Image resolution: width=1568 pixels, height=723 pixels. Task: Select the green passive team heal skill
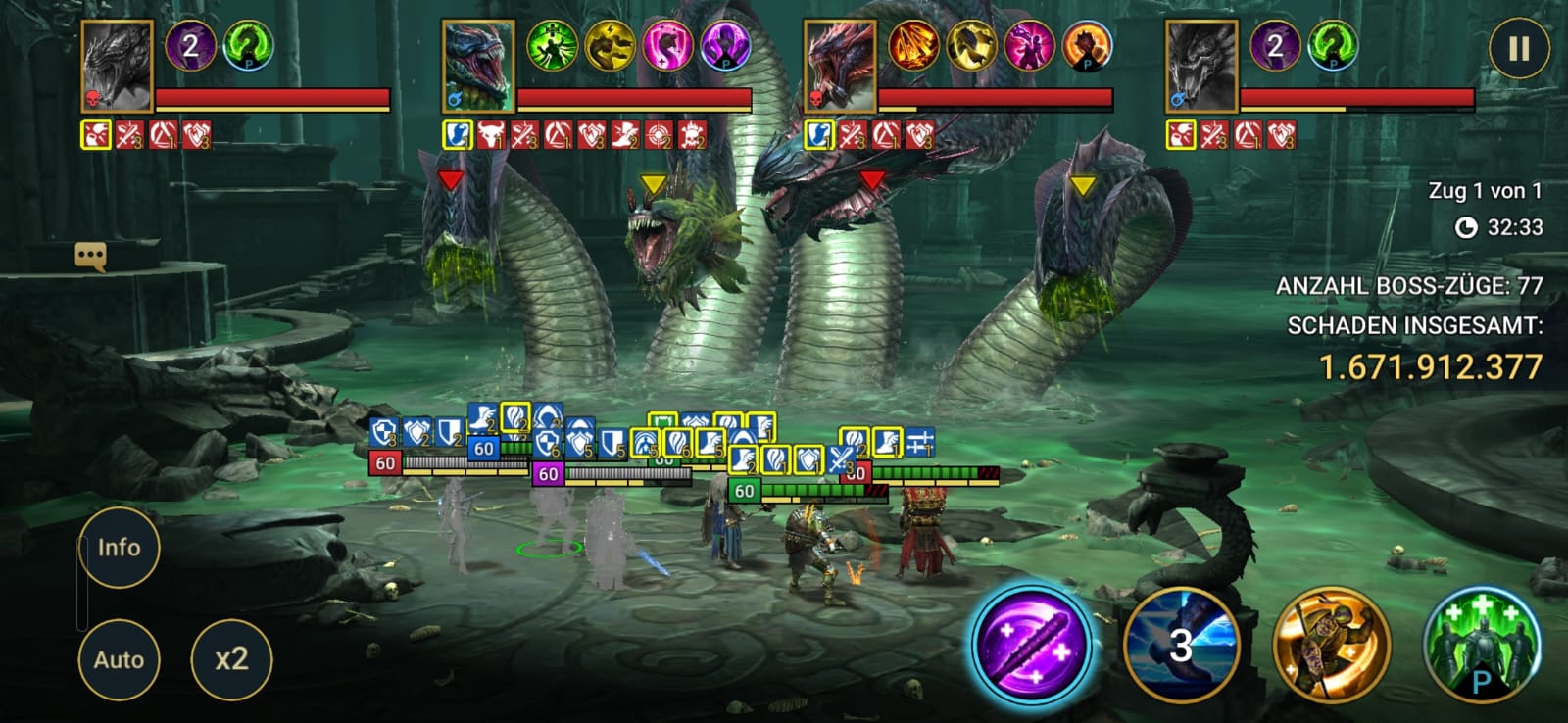(1481, 644)
